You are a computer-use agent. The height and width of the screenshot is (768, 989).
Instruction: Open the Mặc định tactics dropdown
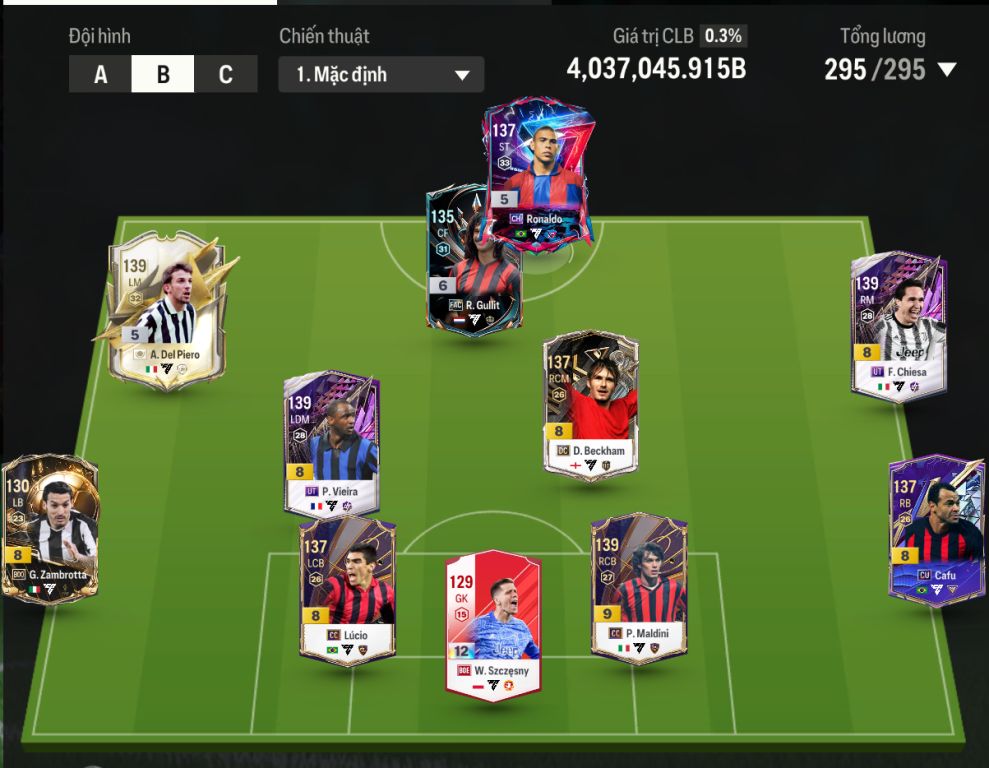click(x=381, y=74)
